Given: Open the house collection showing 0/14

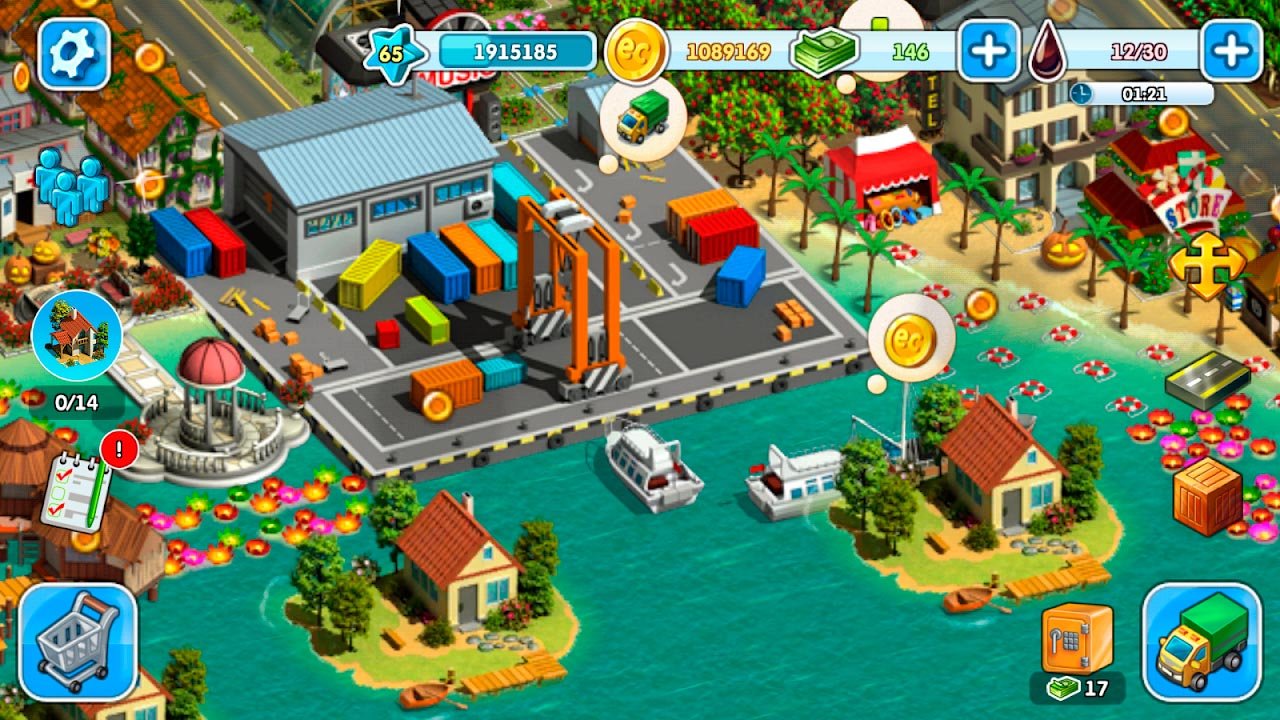Looking at the screenshot, I should click(76, 336).
